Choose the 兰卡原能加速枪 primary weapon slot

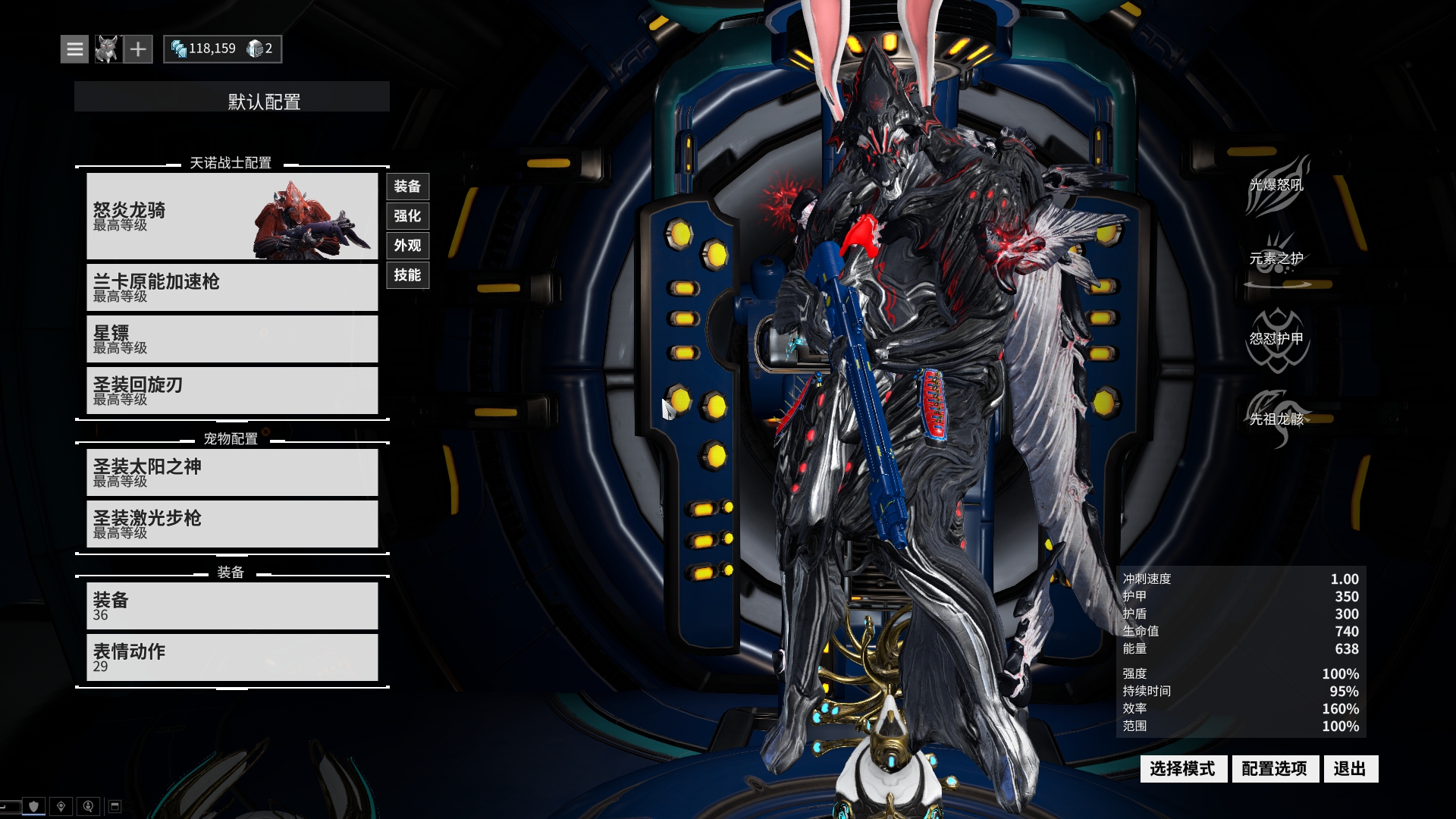(x=232, y=287)
